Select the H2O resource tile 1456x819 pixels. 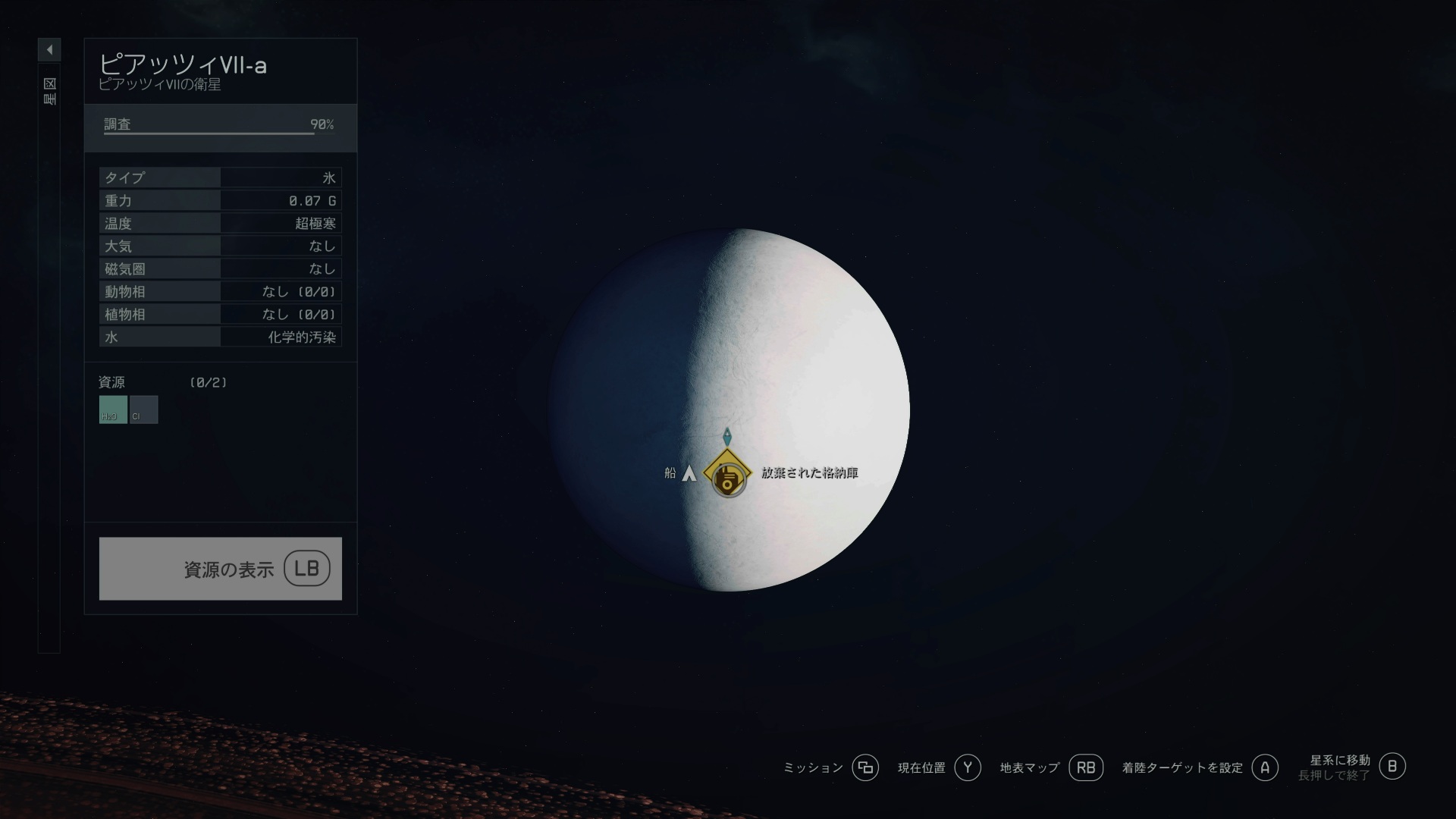coord(113,409)
